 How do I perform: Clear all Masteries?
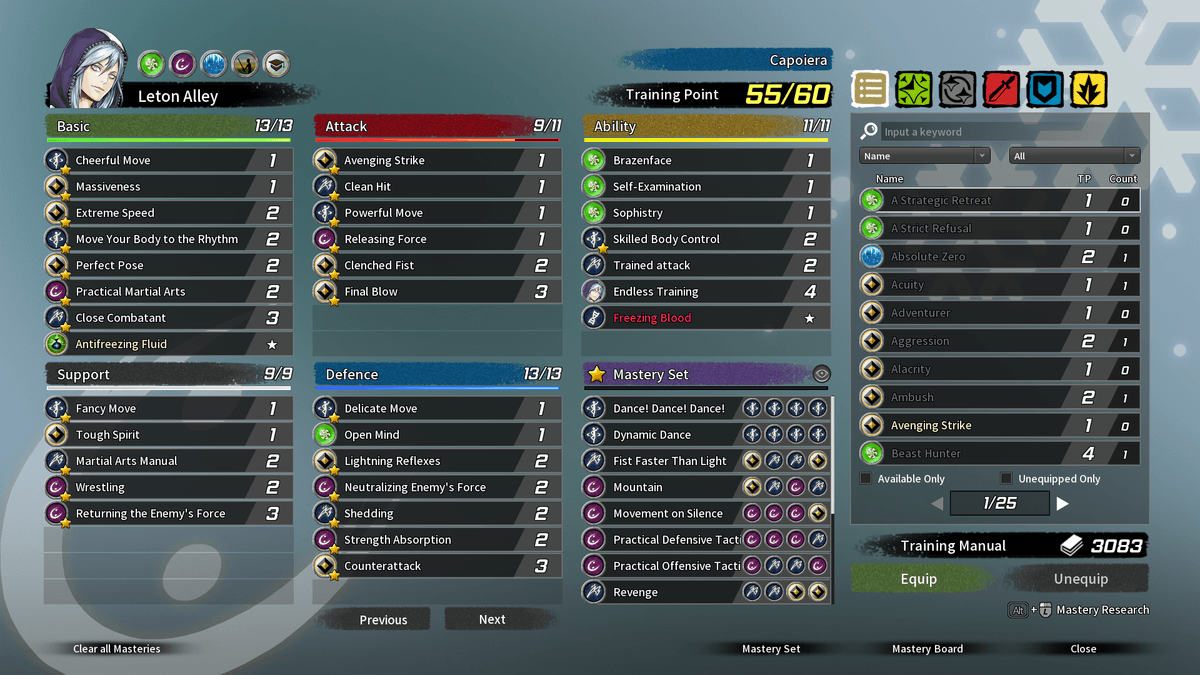coord(116,649)
